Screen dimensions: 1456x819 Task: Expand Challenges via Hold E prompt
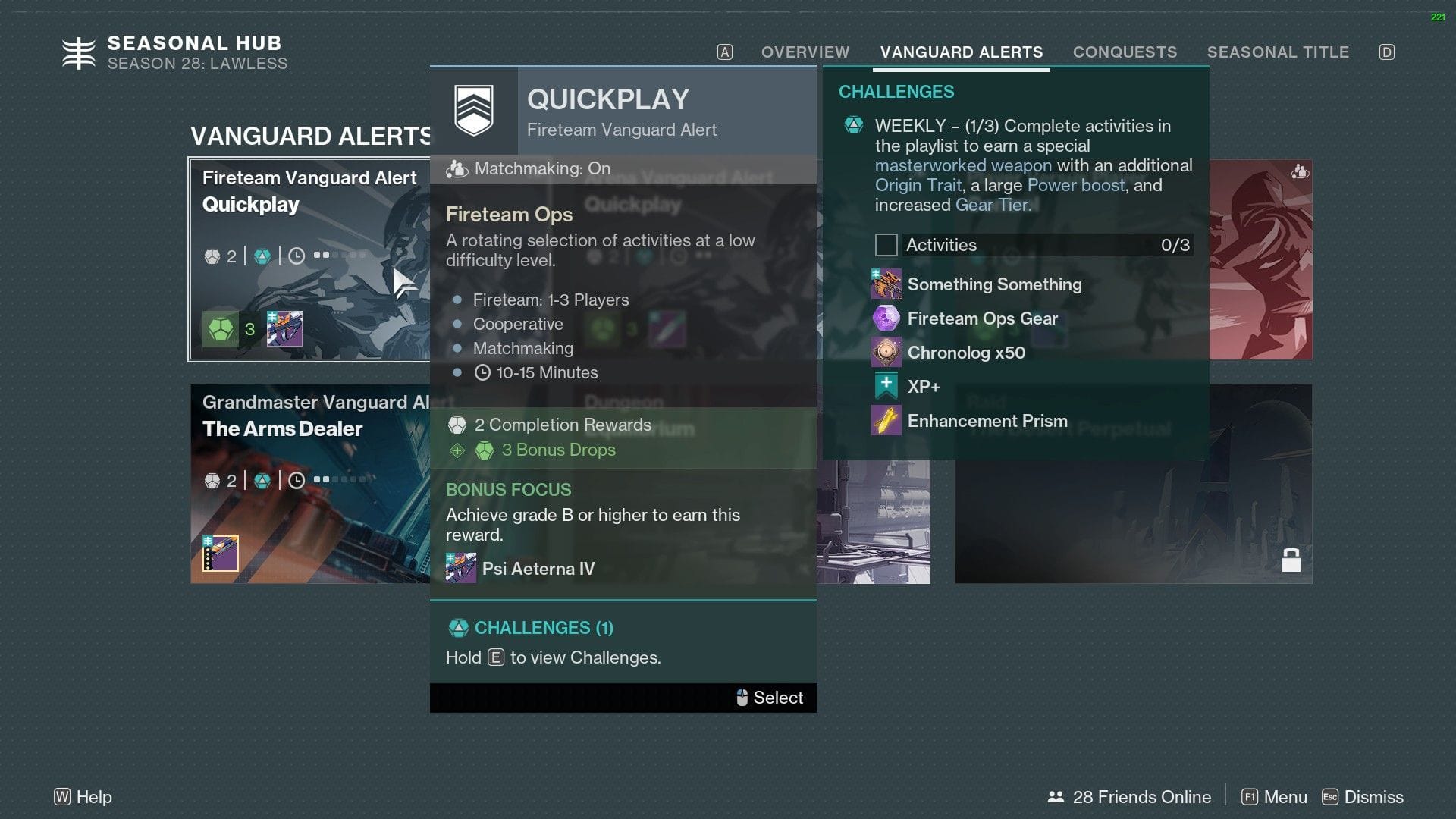554,657
